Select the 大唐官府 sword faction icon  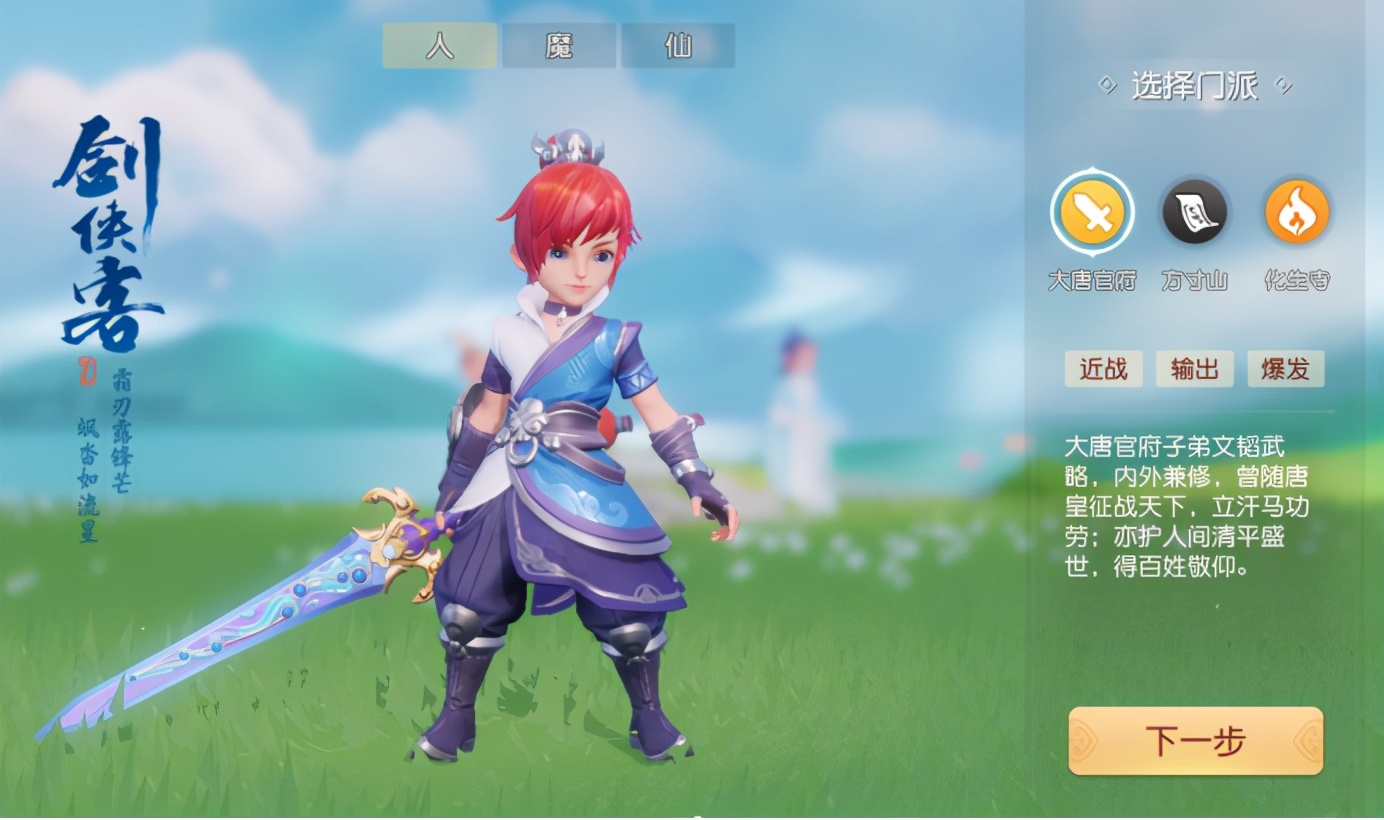(x=1092, y=213)
